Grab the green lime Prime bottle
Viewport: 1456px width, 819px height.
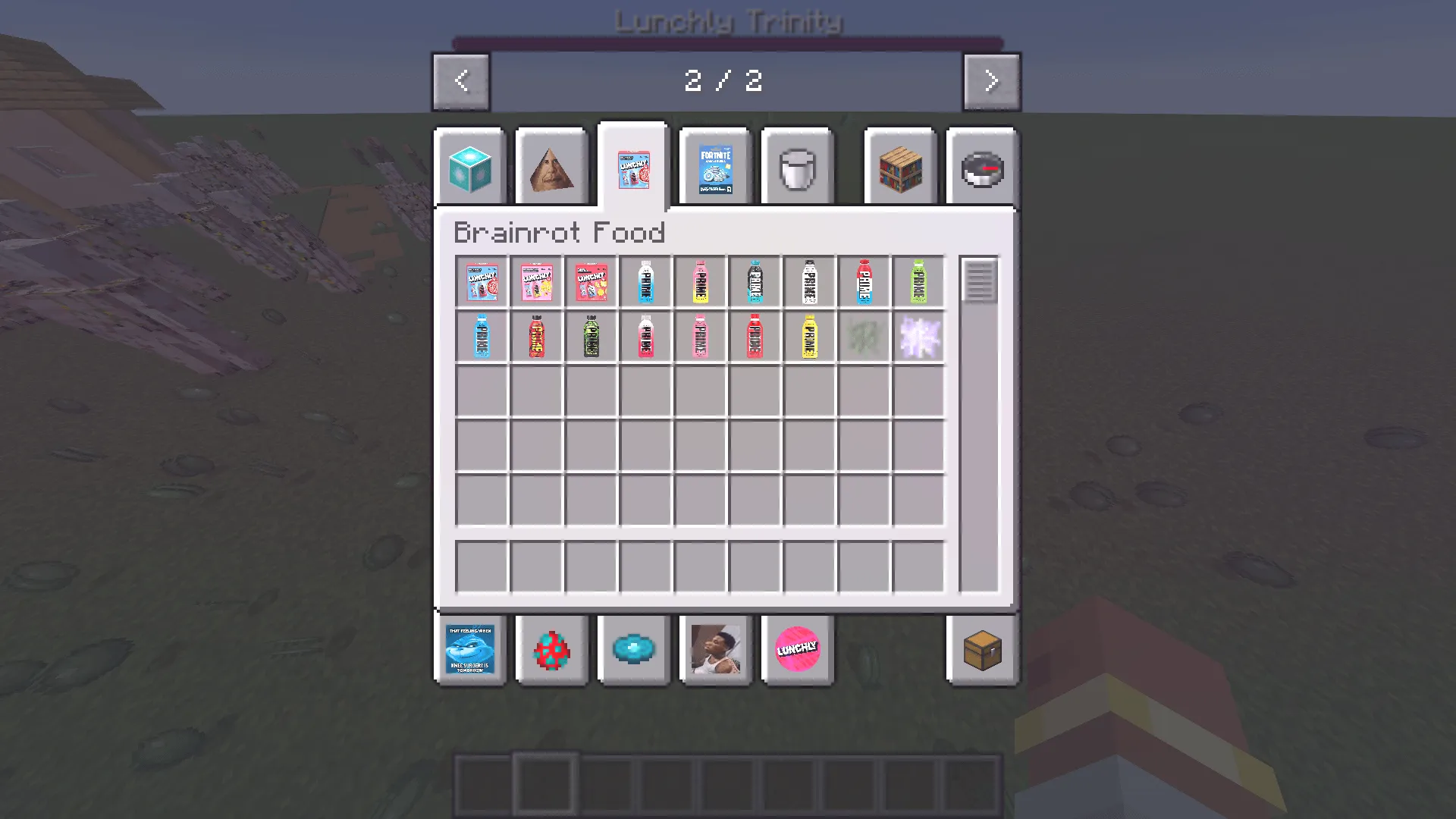click(918, 281)
